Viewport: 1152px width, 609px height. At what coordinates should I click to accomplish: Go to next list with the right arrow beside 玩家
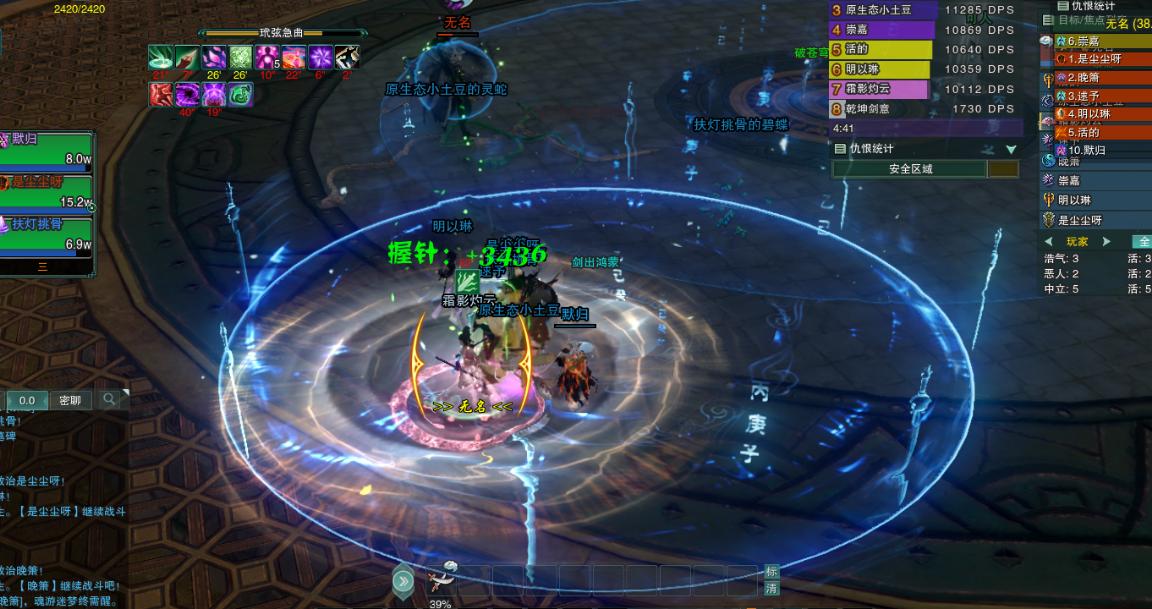click(x=1106, y=242)
